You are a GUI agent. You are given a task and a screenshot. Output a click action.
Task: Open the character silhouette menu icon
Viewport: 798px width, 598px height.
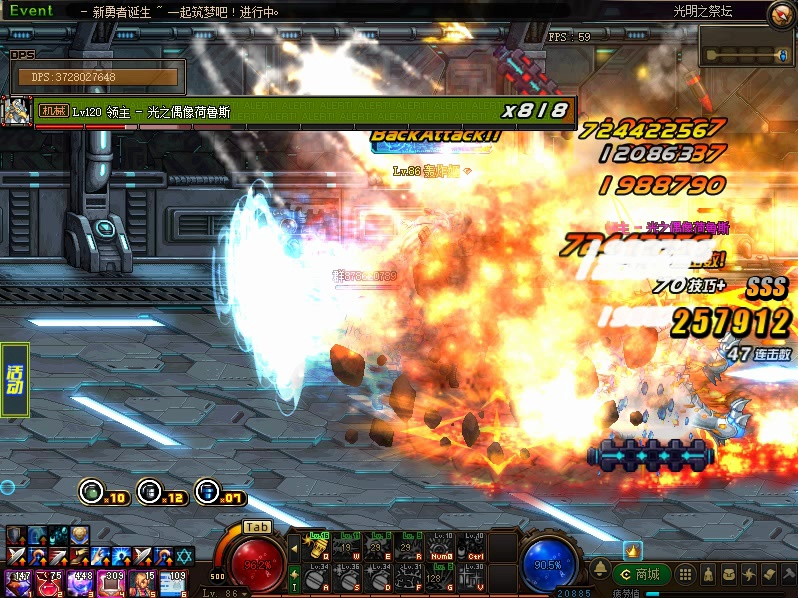coord(708,574)
